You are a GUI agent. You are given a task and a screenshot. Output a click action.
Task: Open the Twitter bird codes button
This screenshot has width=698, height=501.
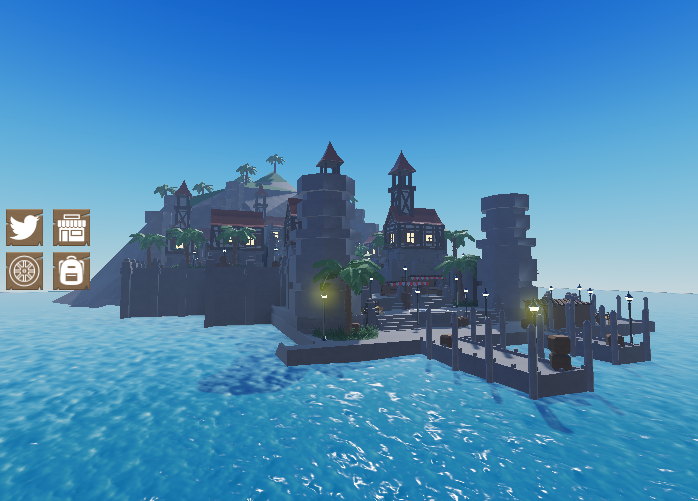[24, 228]
